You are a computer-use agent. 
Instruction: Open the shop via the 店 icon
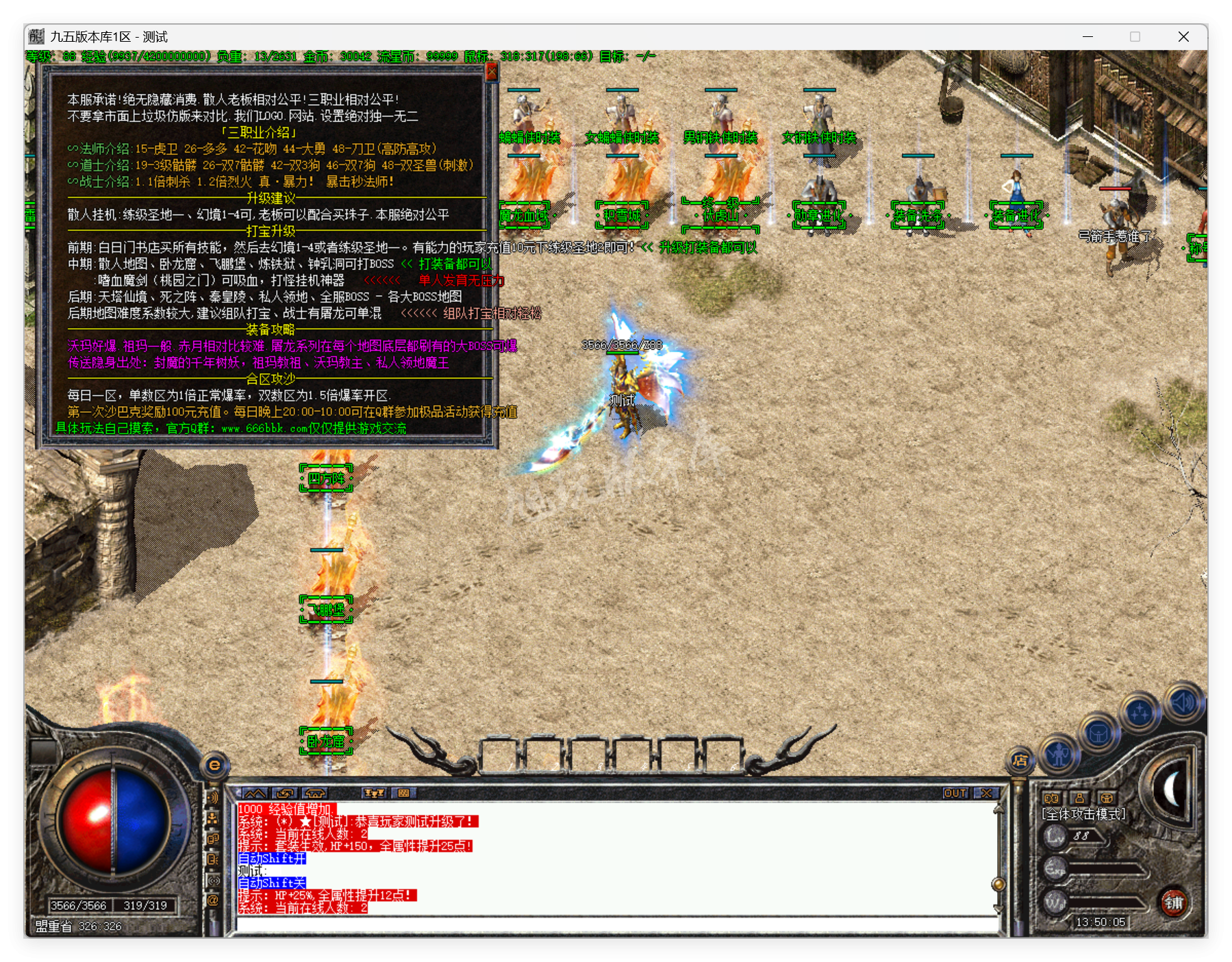pyautogui.click(x=1021, y=761)
